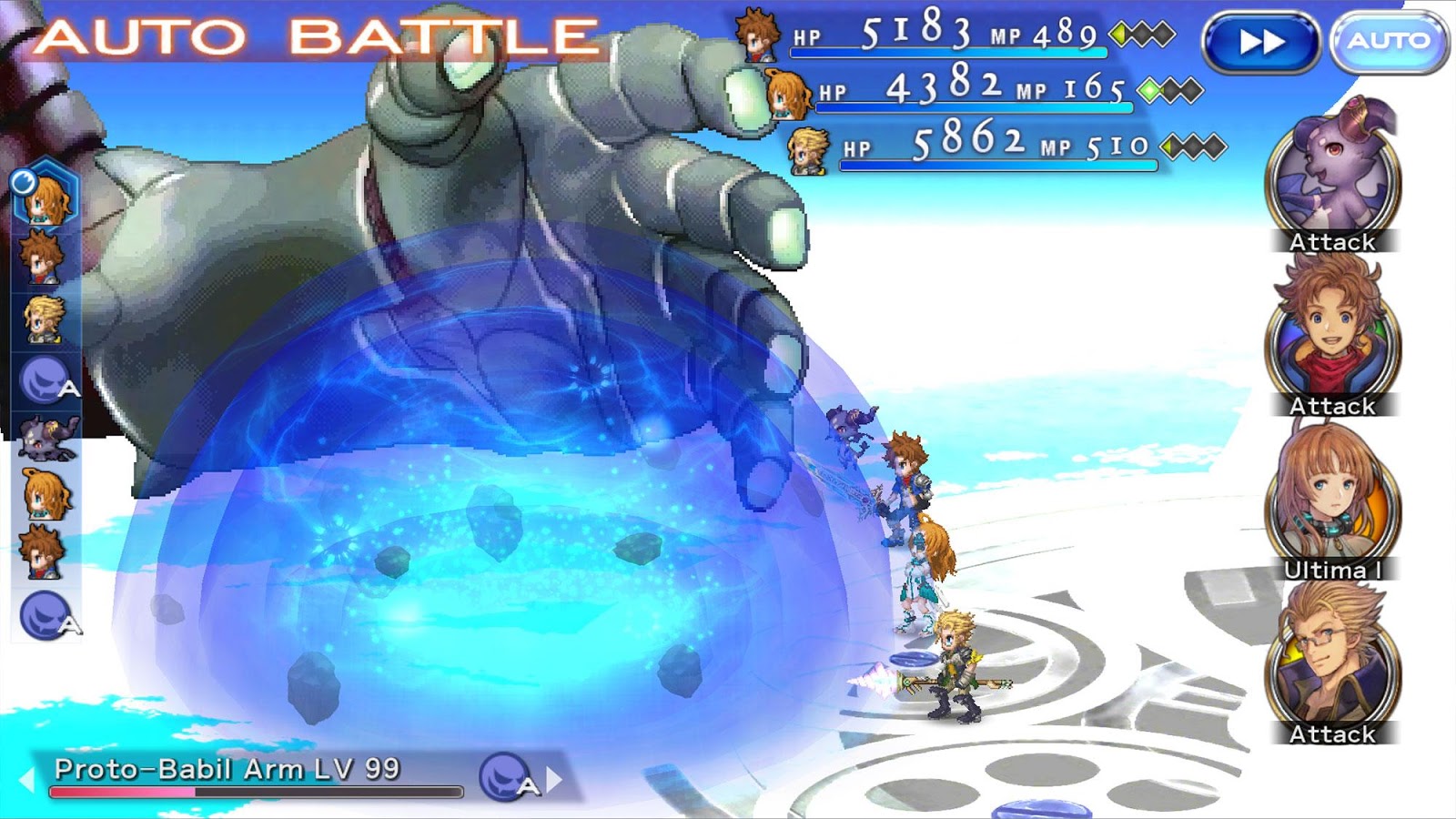The height and width of the screenshot is (819, 1456).
Task: Click the left arrow beside Proto-Babil Arm
Action: point(26,779)
